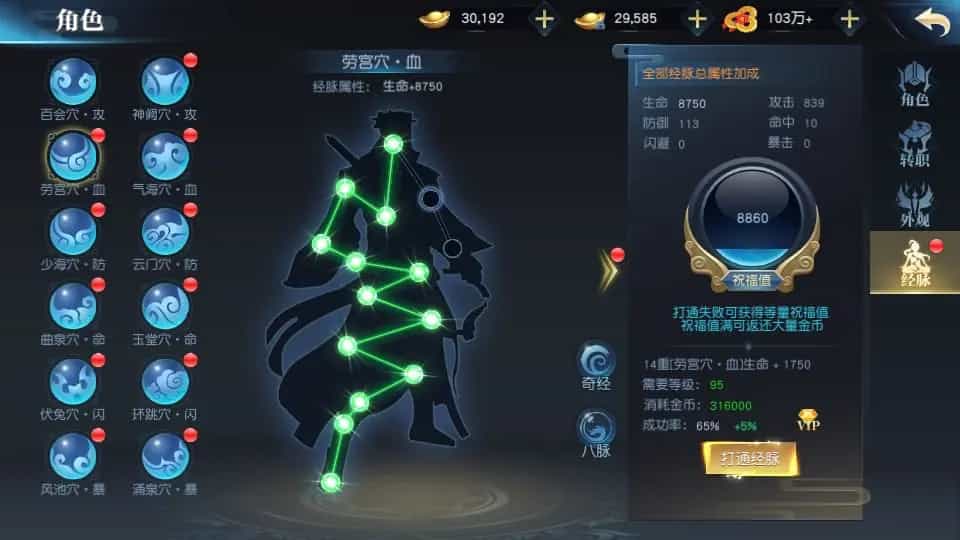
Task: Show the 外观 appearance tab
Action: pyautogui.click(x=914, y=205)
